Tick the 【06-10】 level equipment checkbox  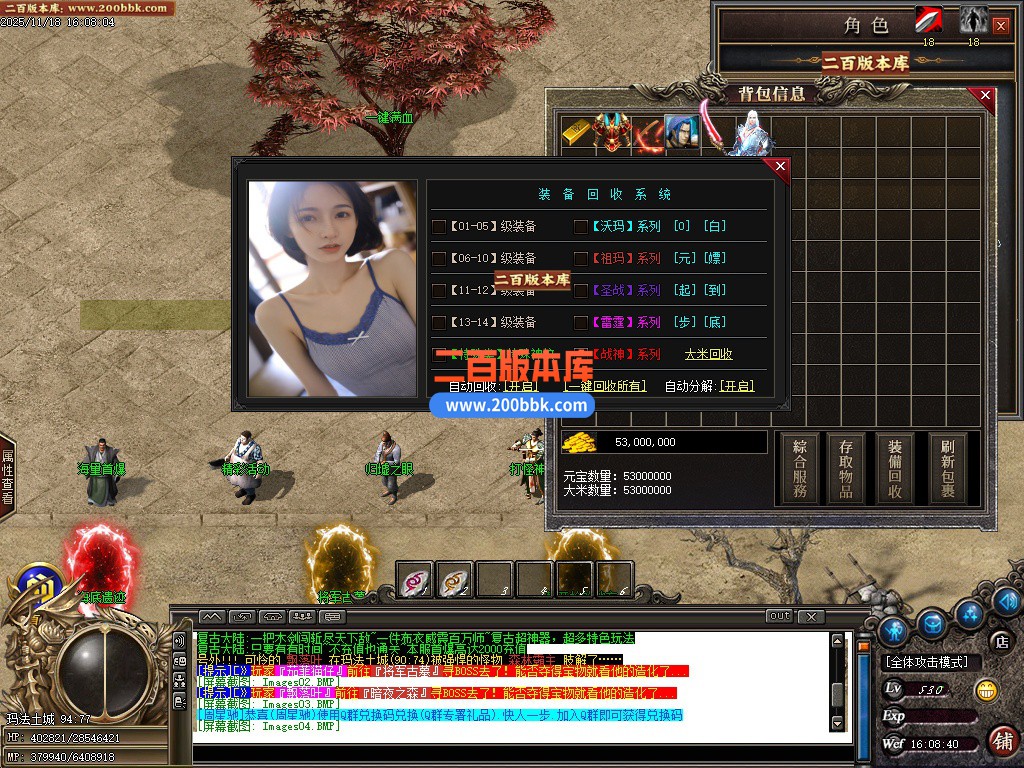coord(439,258)
